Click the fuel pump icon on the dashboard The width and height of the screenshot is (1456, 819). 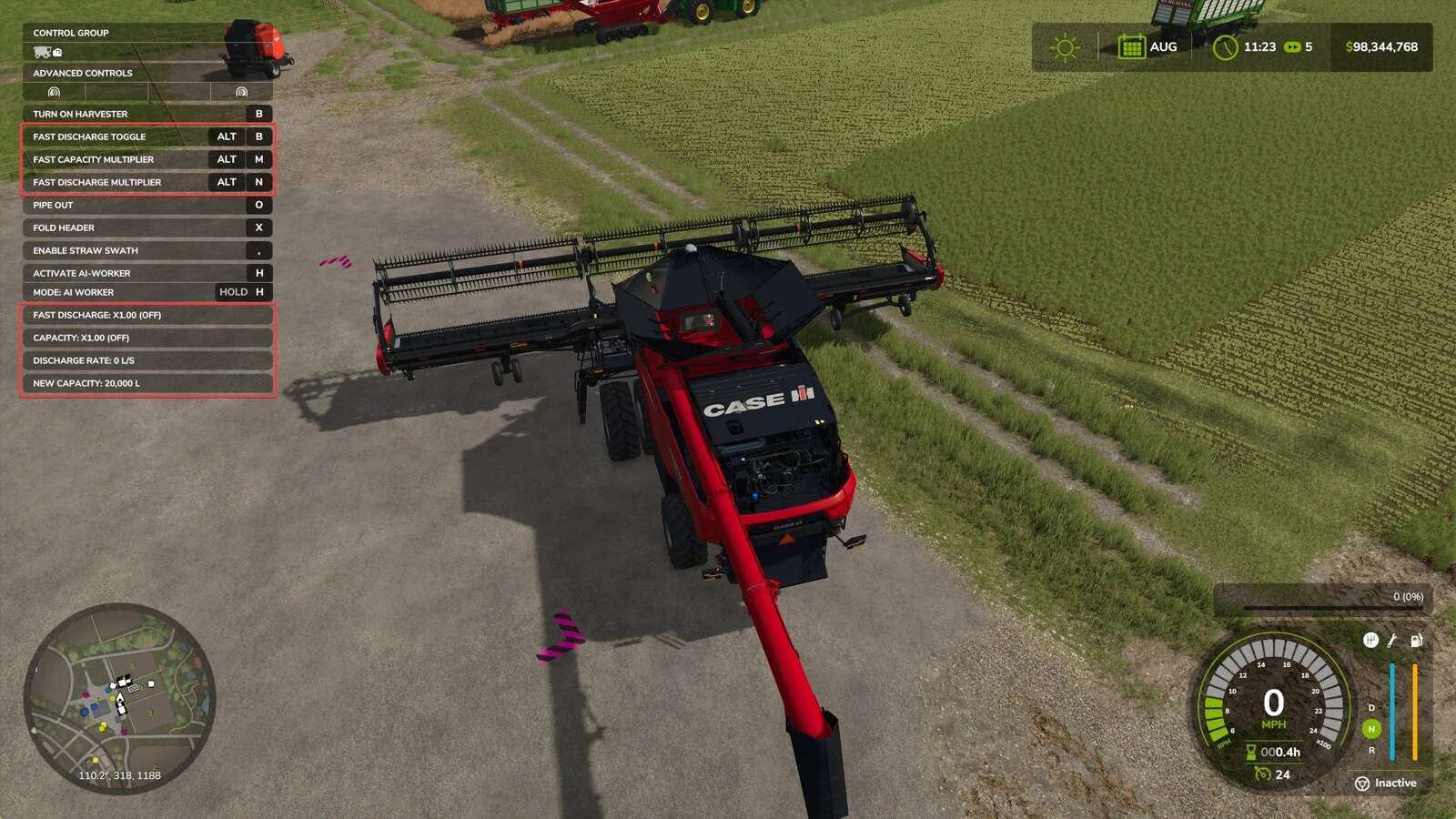pyautogui.click(x=1416, y=641)
